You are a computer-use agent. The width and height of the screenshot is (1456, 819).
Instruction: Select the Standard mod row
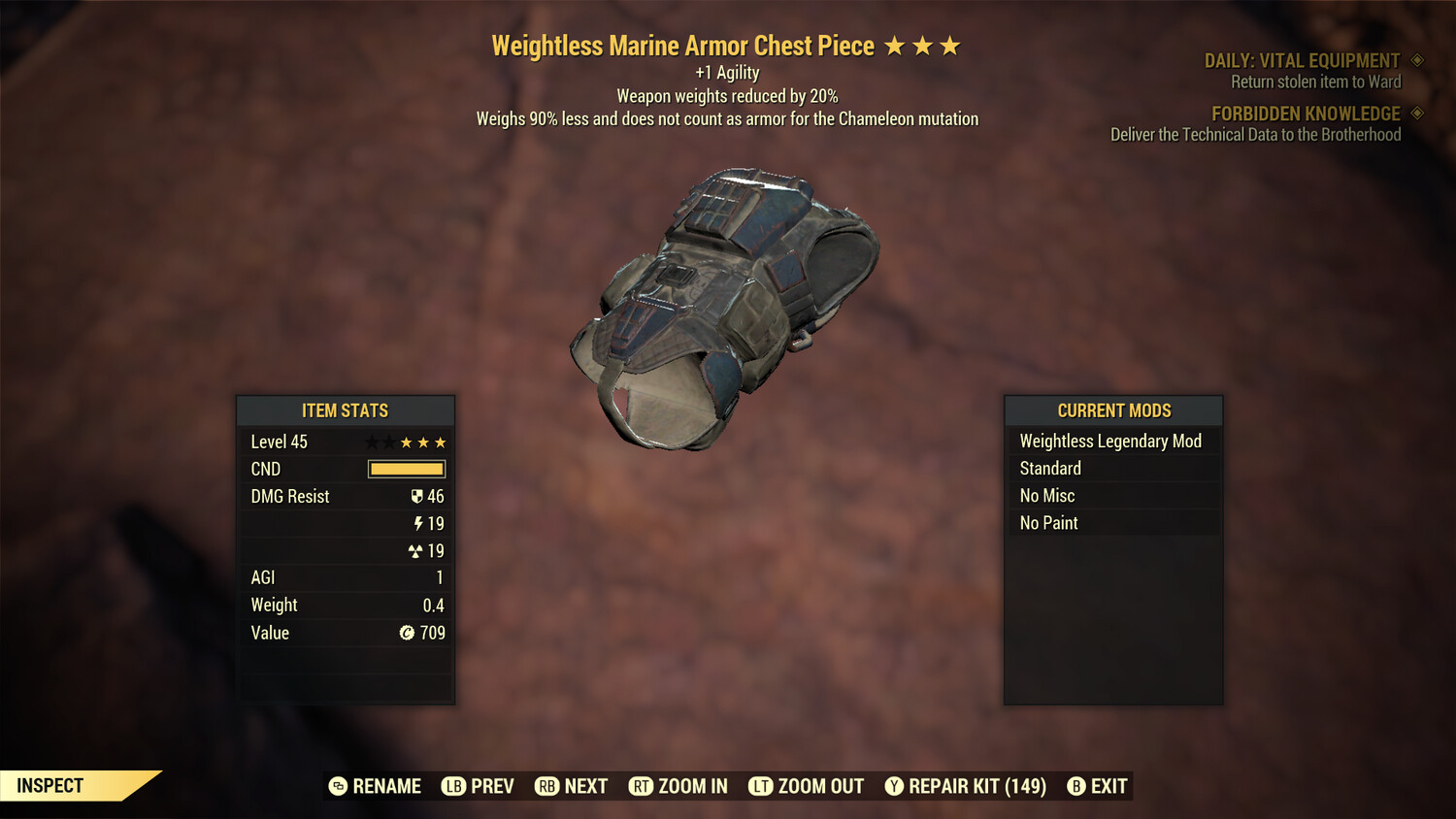pos(1050,469)
